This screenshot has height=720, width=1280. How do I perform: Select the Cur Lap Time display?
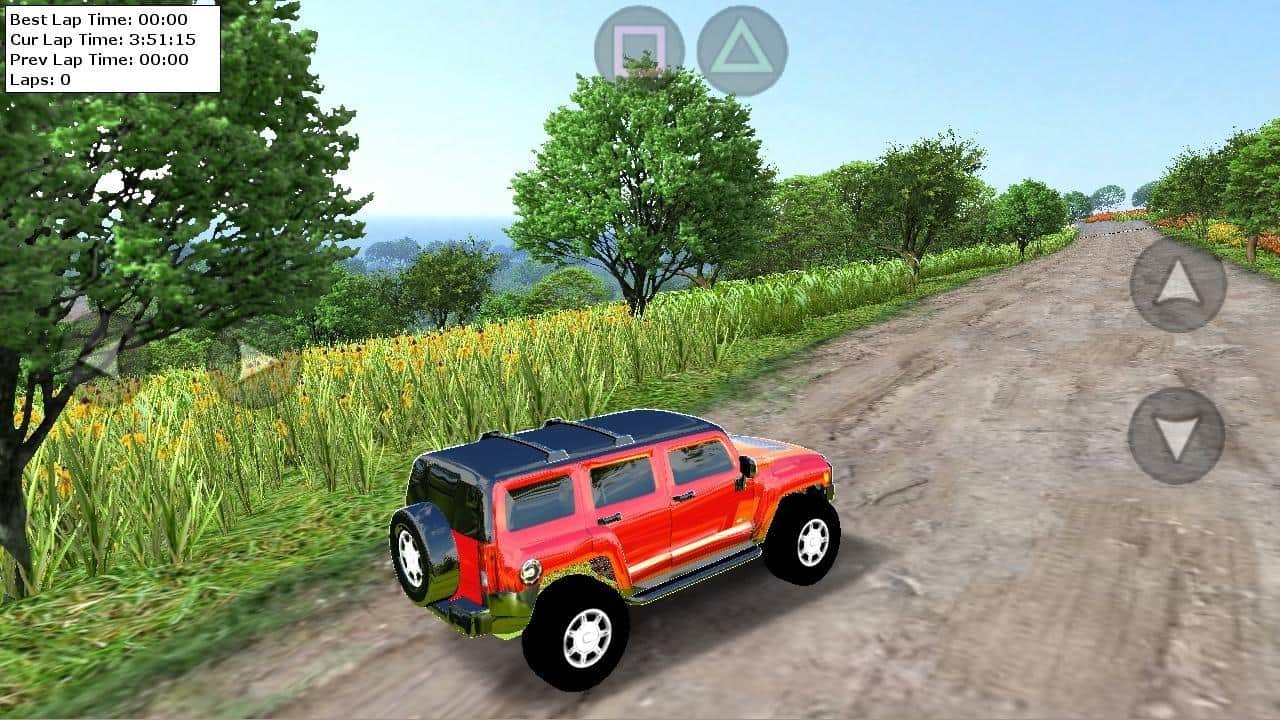coord(103,41)
